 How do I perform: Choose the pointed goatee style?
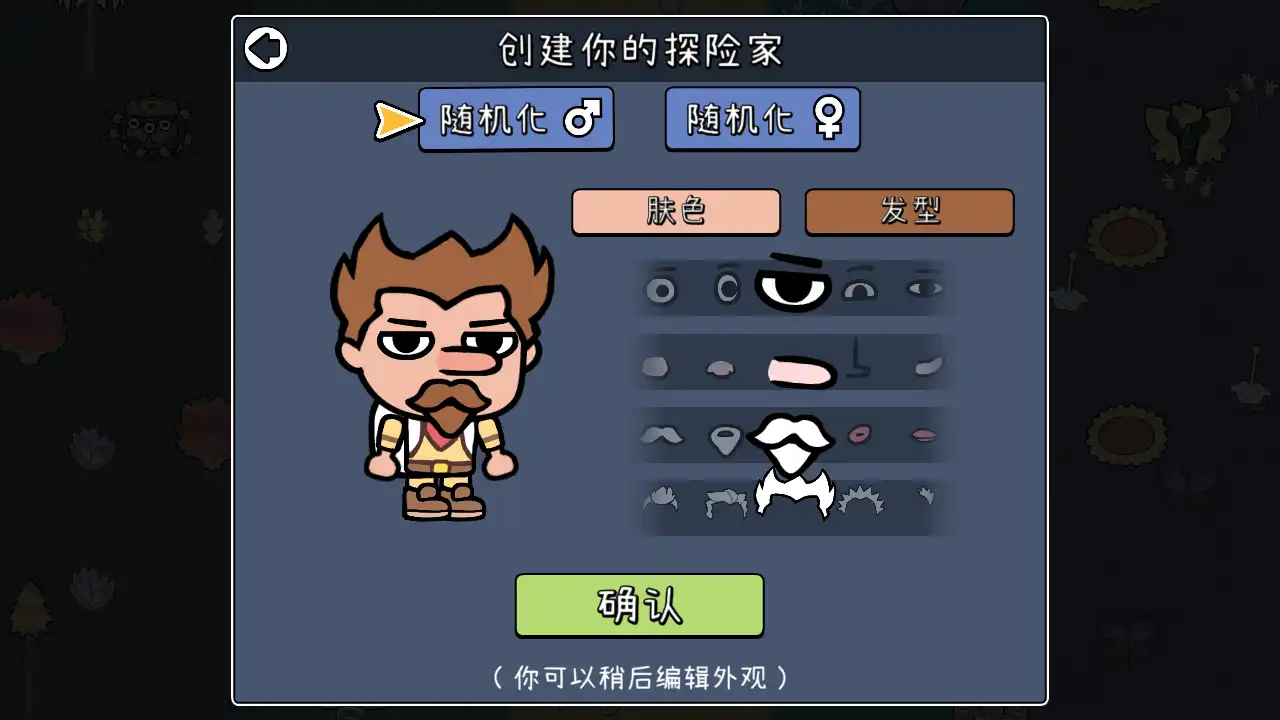[725, 435]
